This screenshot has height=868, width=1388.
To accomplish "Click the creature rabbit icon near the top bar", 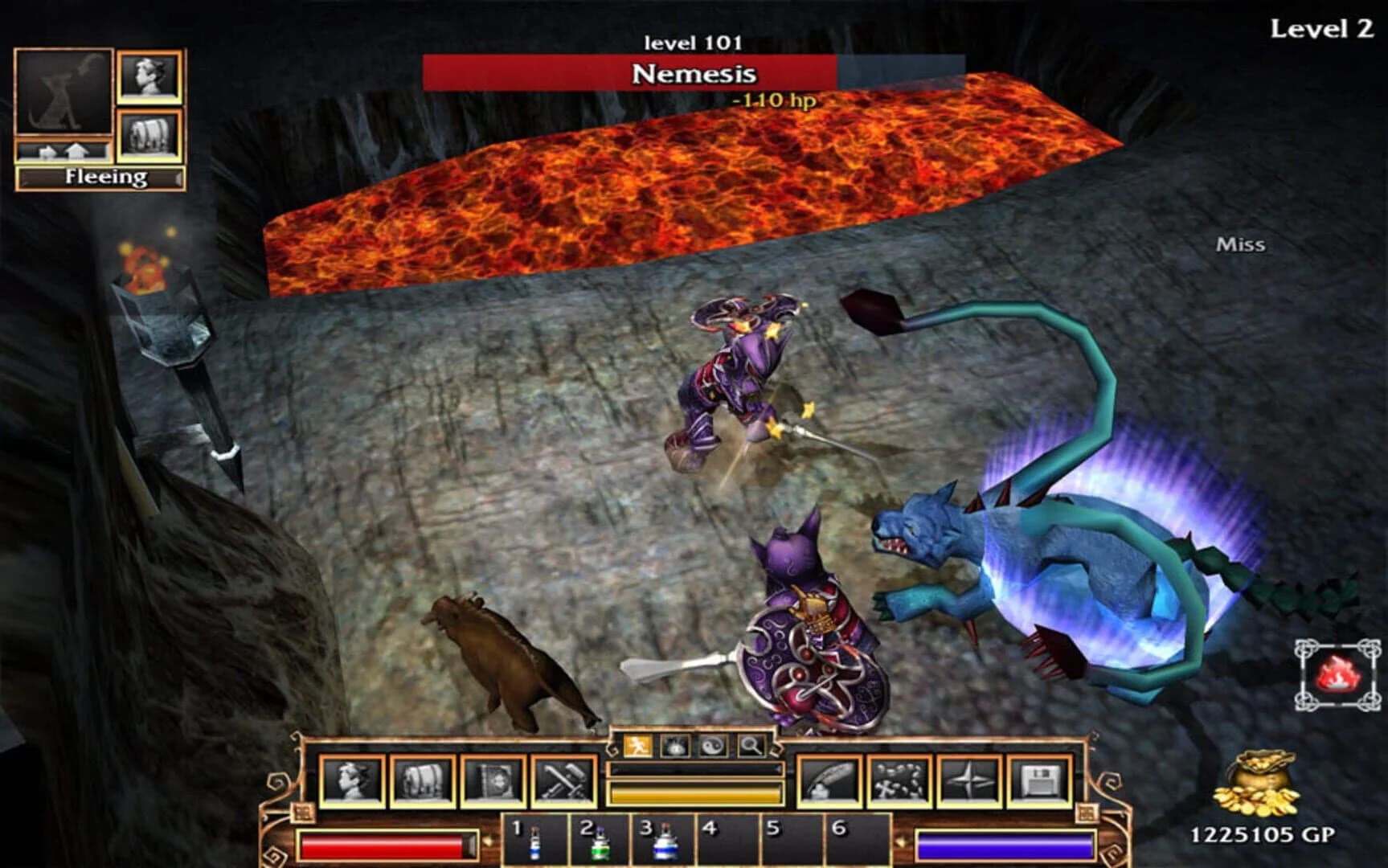I will pos(674,745).
